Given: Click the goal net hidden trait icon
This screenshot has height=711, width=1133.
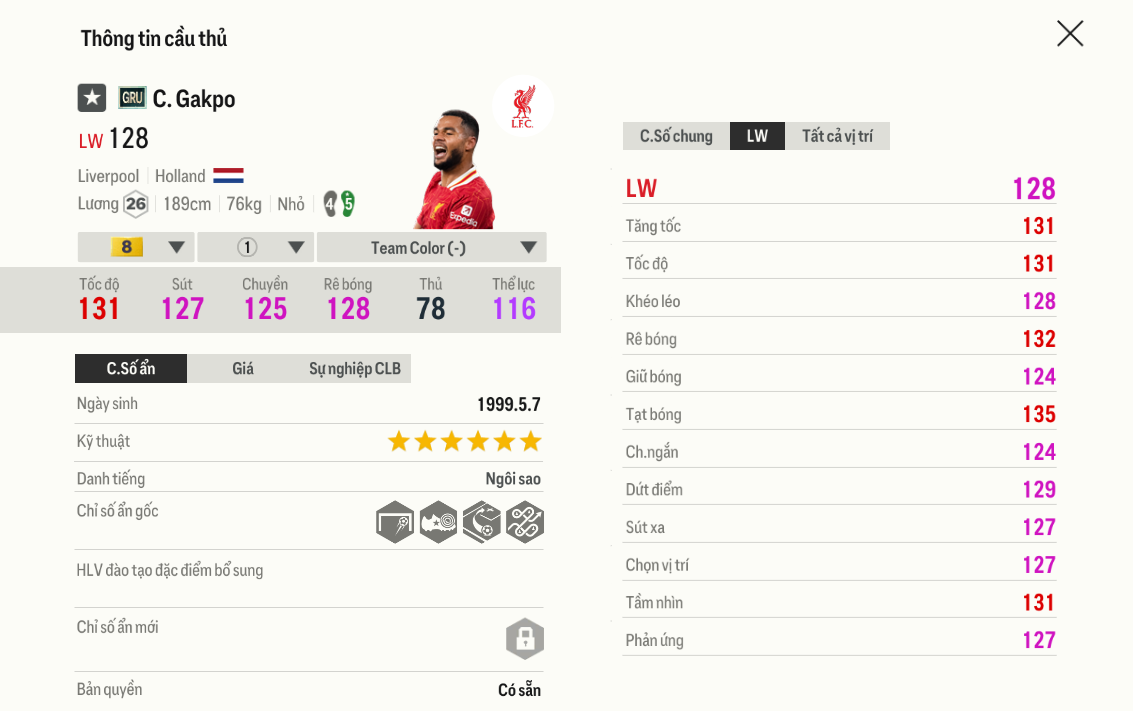Looking at the screenshot, I should [395, 522].
